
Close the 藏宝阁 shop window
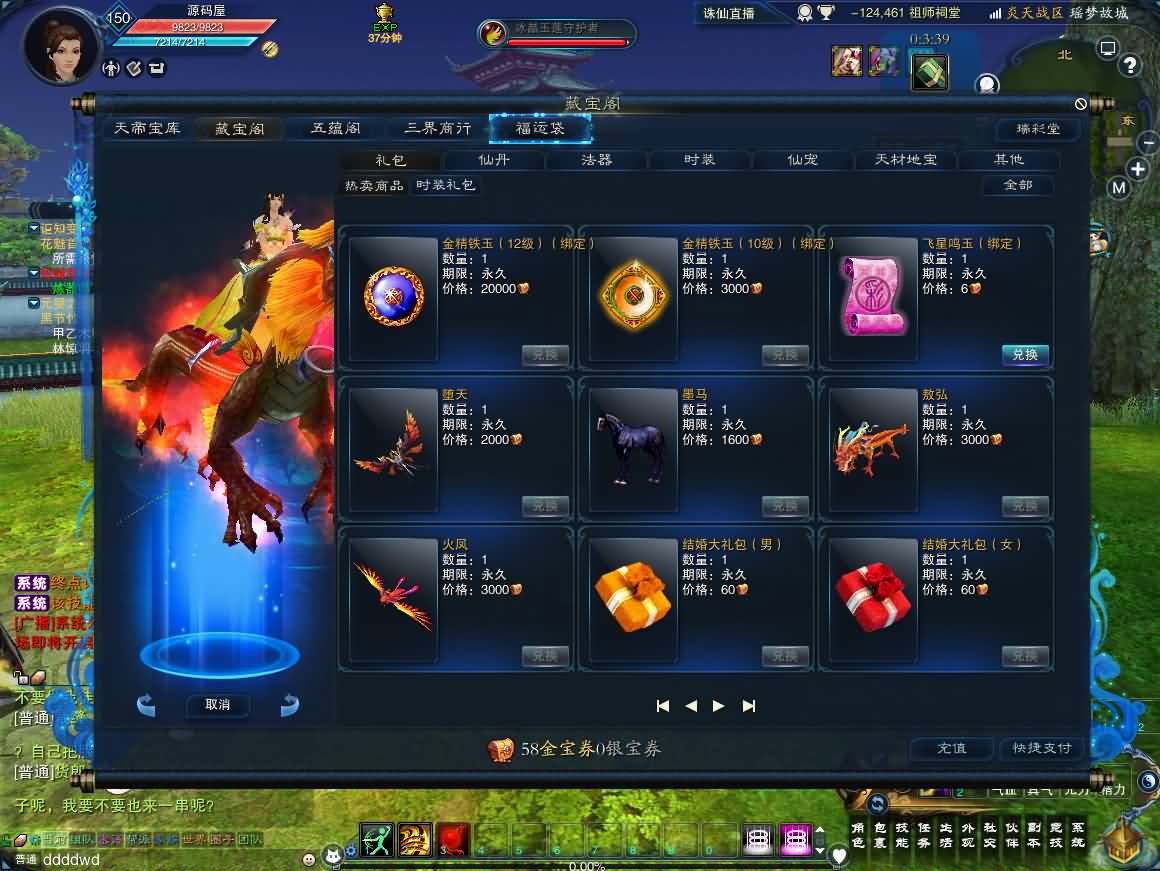click(1081, 104)
